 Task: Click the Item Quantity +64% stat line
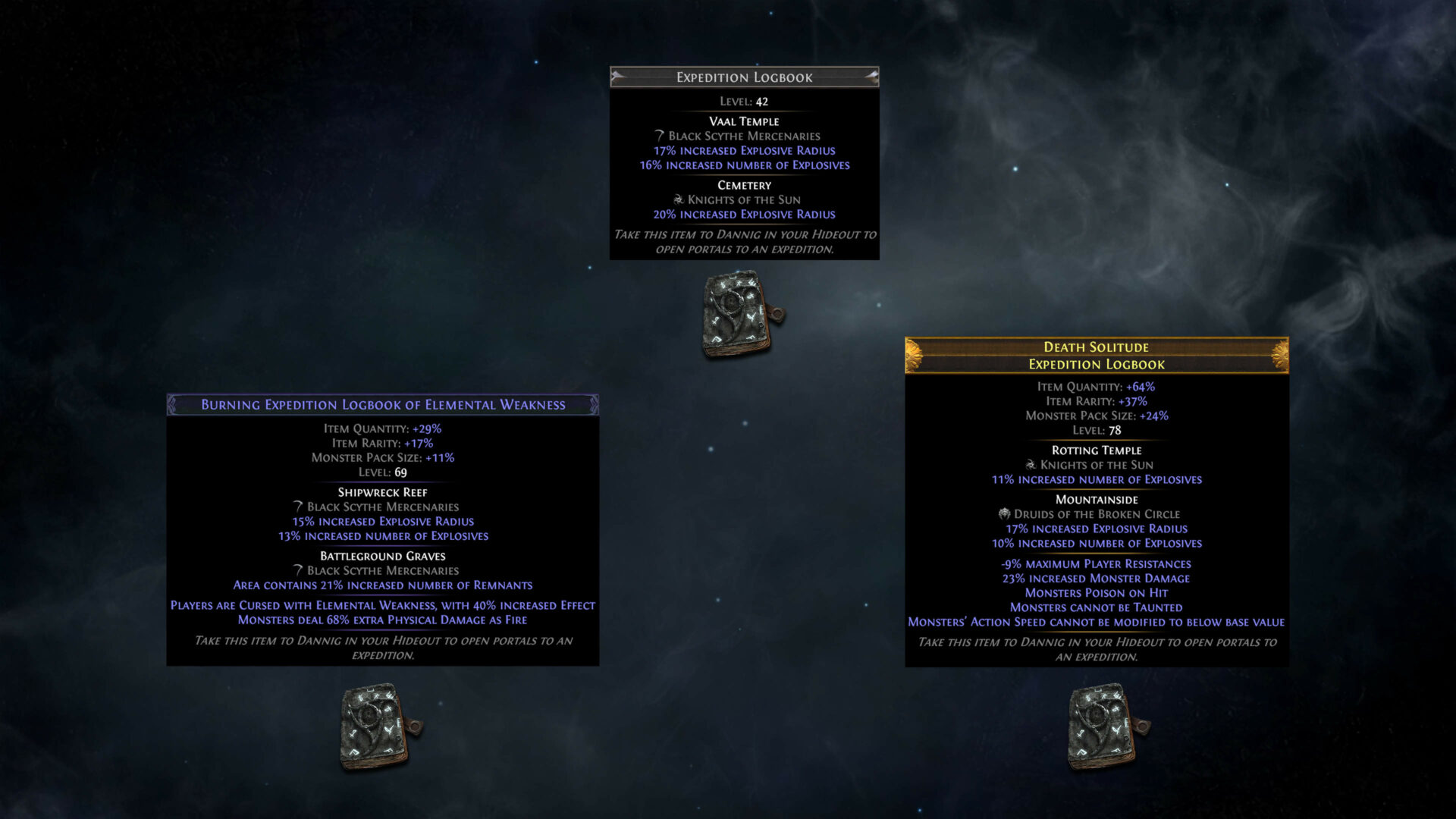click(1097, 386)
